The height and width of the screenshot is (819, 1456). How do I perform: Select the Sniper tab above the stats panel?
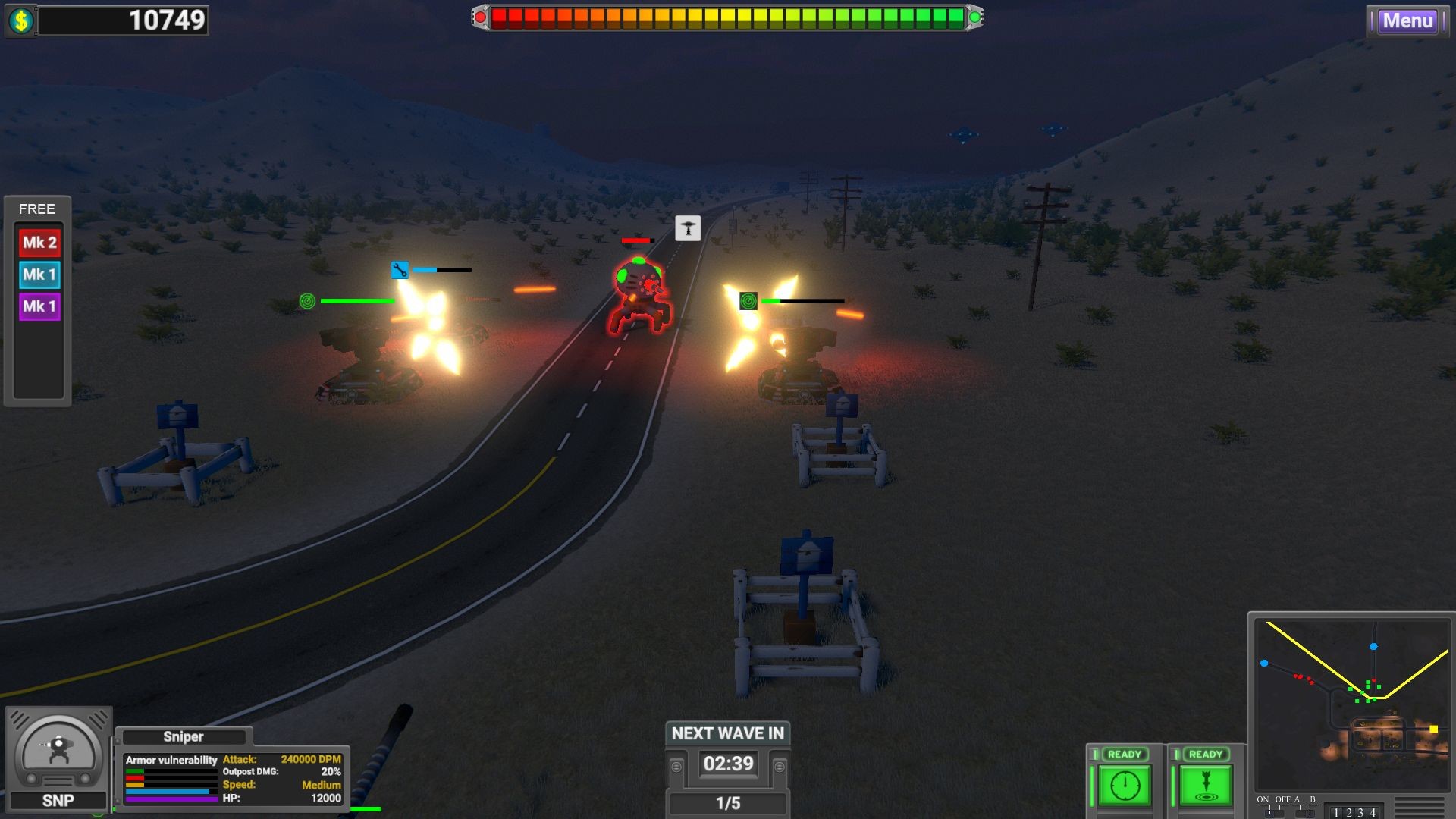point(184,736)
